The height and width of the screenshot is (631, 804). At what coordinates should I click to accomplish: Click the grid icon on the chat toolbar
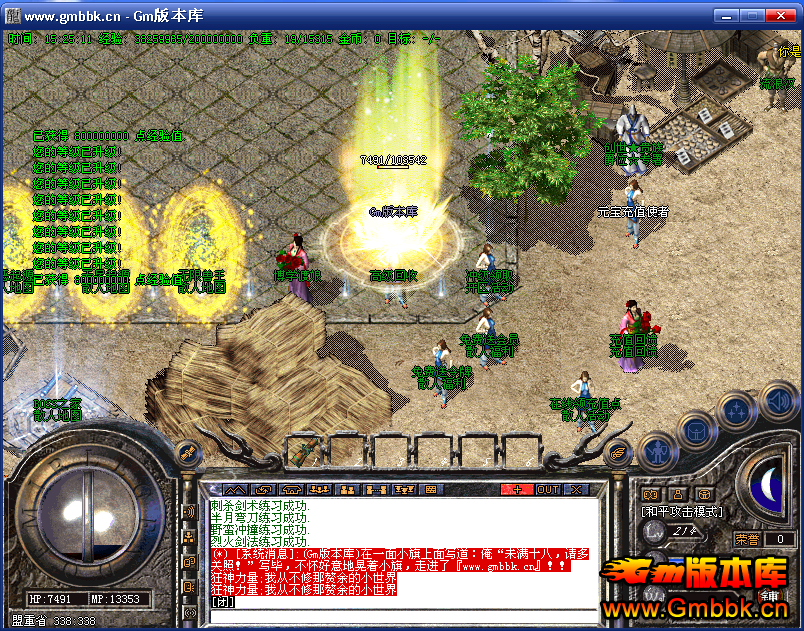click(x=431, y=490)
